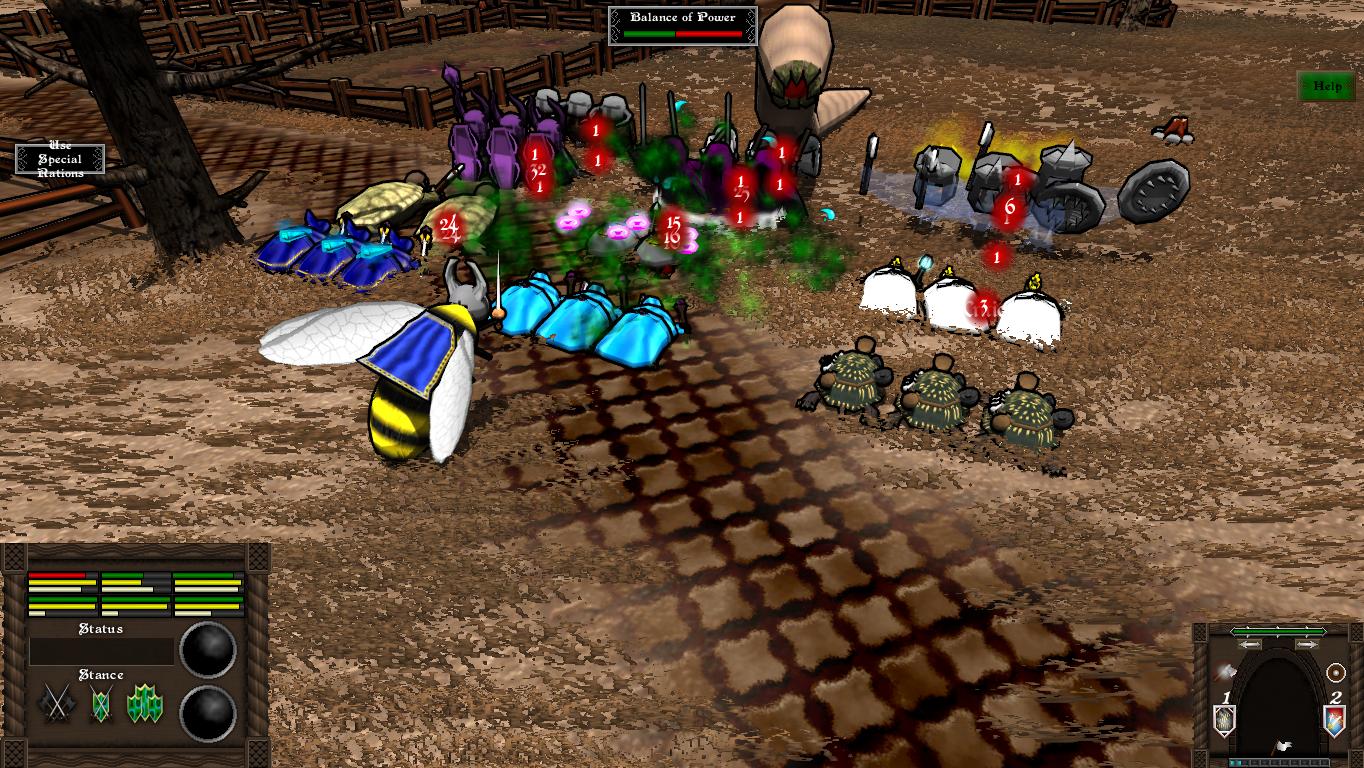The image size is (1364, 768).
Task: Click the shield icon for squad 2
Action: [1334, 718]
